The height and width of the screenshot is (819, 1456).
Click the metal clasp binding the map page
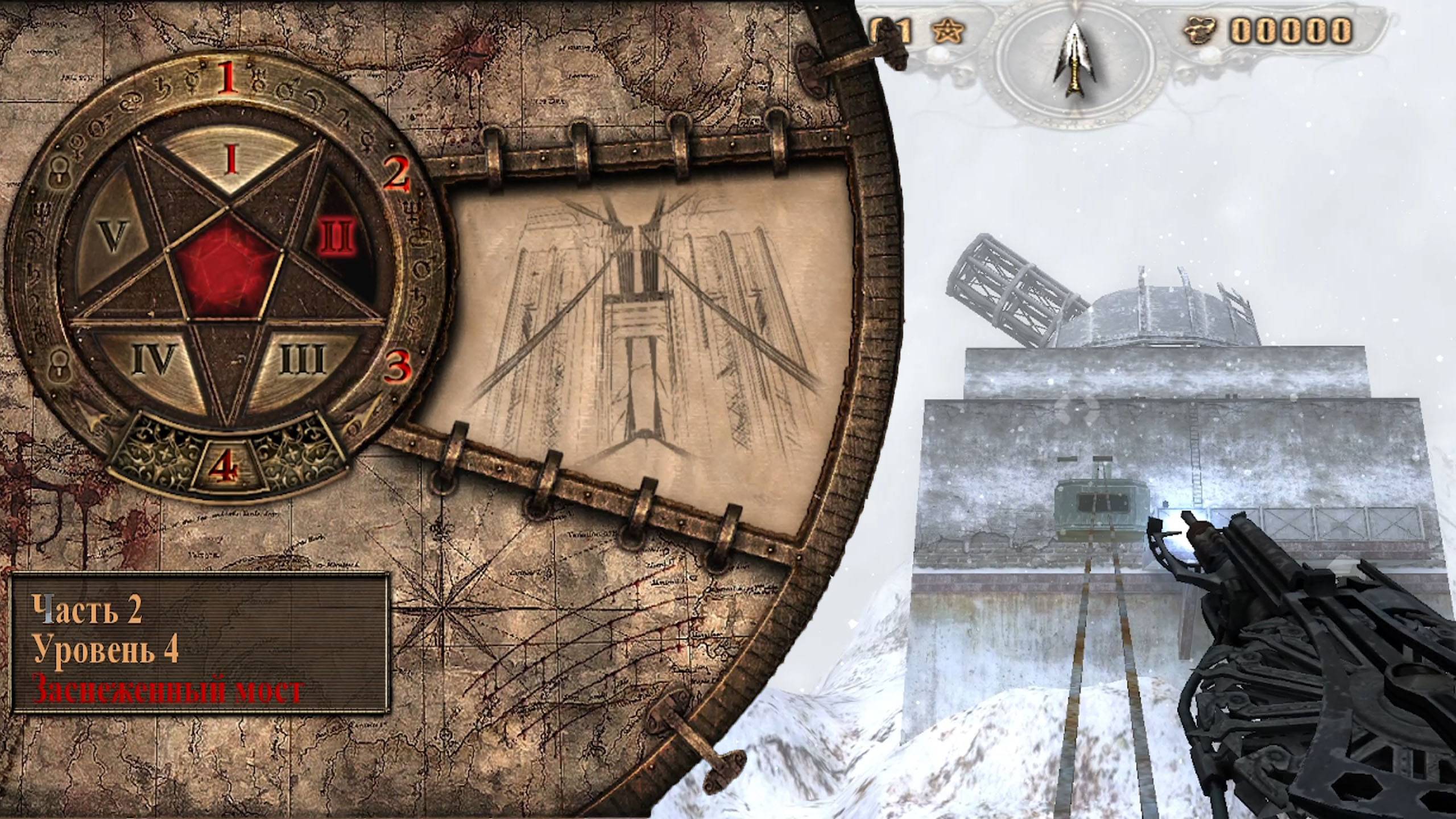pyautogui.click(x=580, y=139)
